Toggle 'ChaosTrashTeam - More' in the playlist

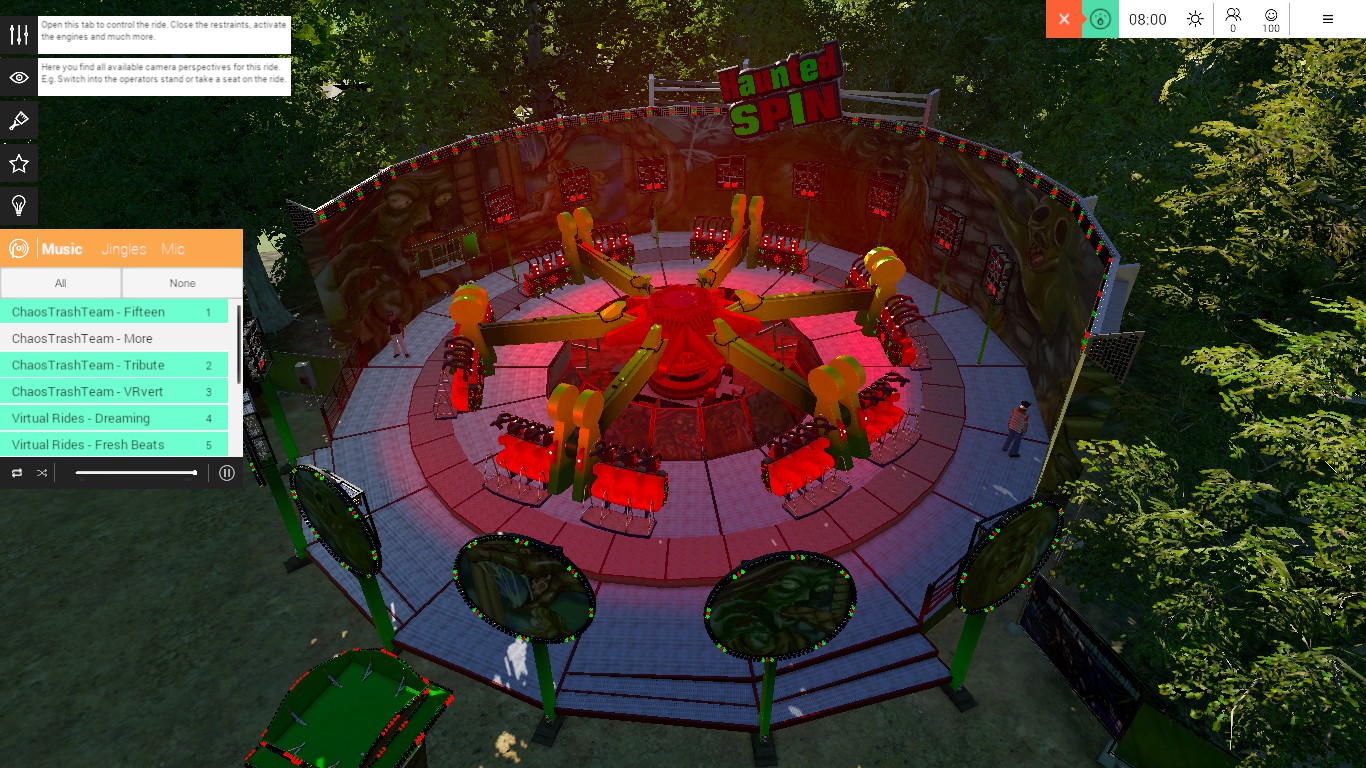point(80,338)
